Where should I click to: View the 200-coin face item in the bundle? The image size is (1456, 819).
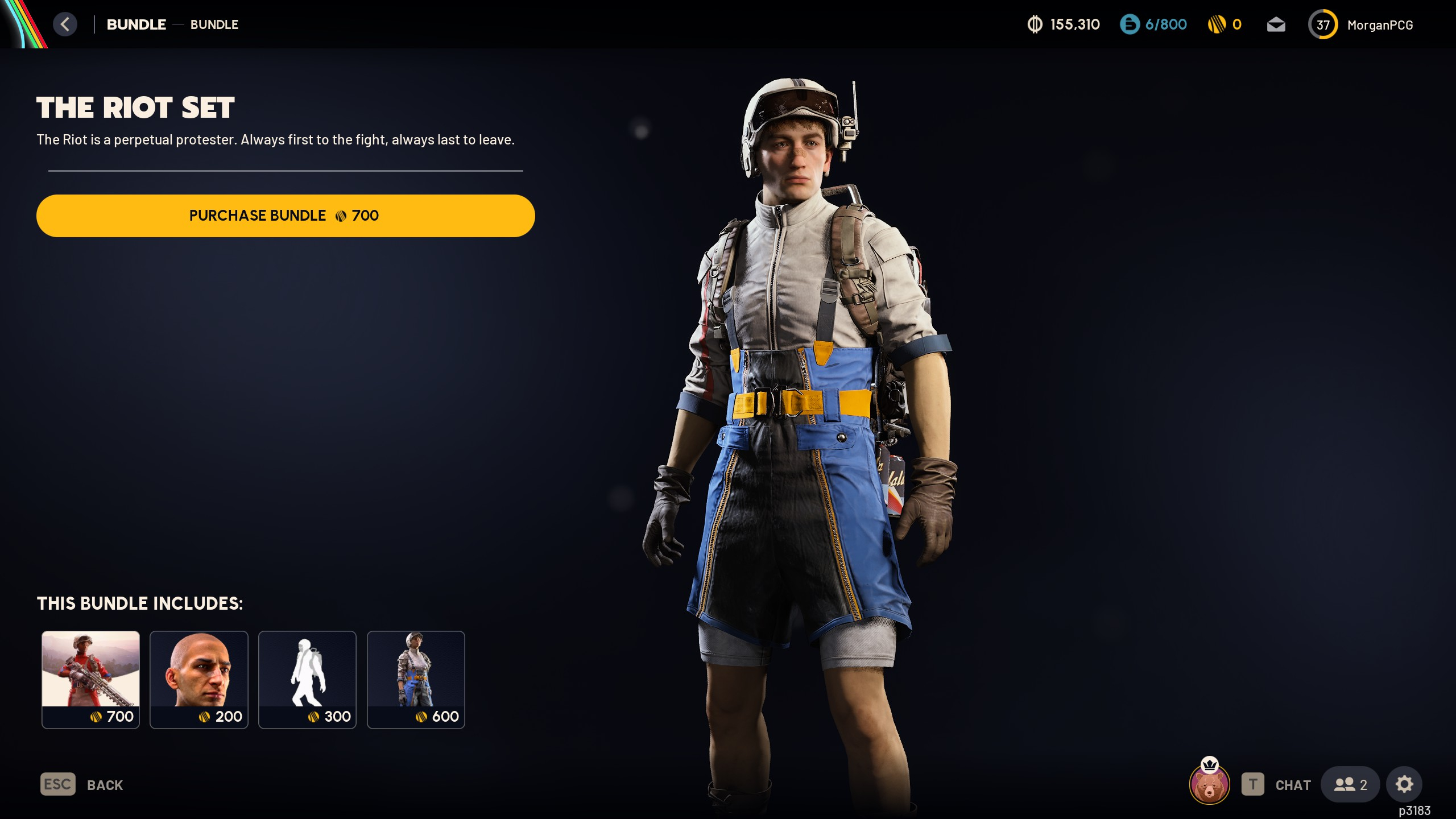pos(198,679)
